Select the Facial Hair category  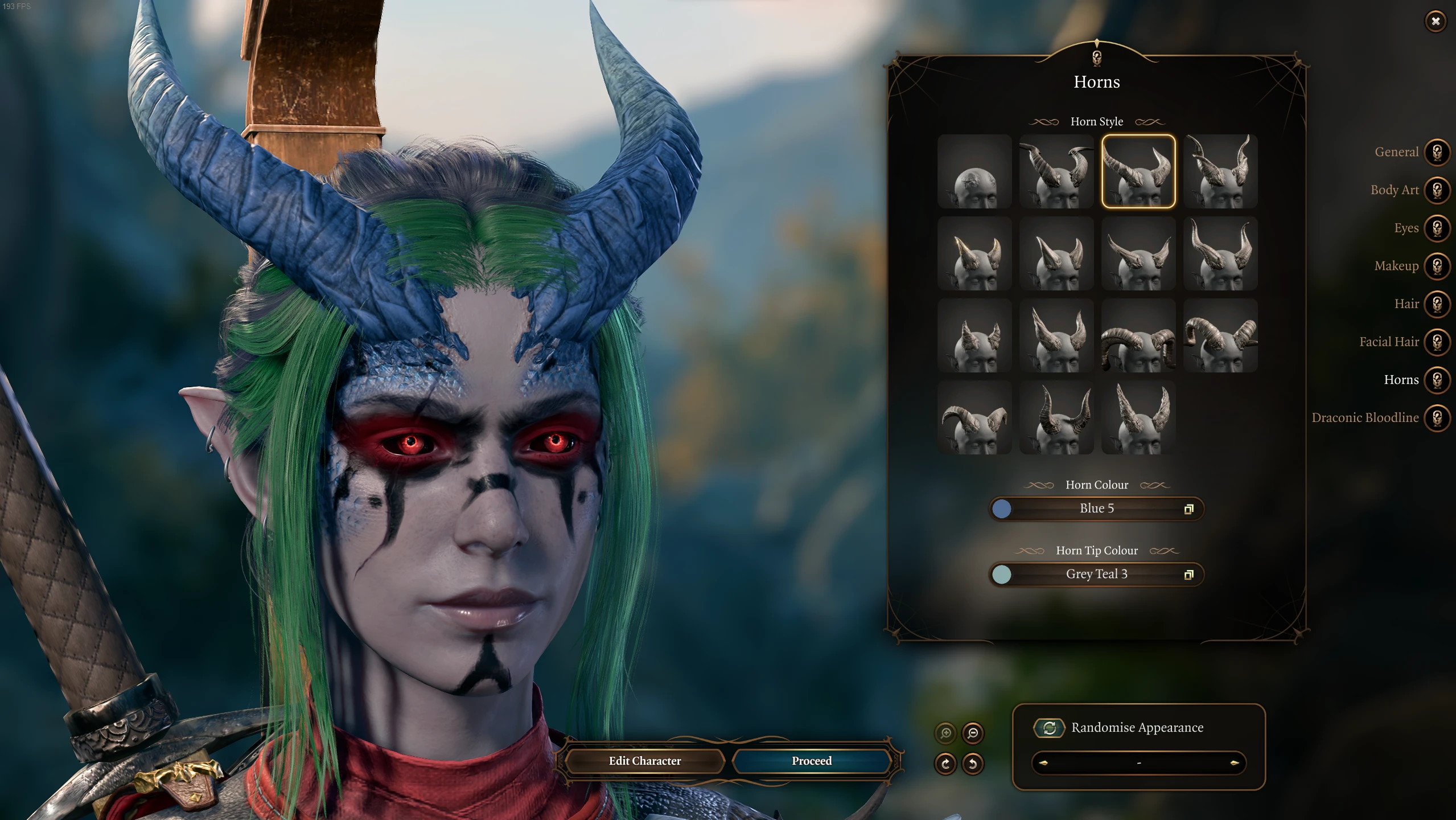coord(1437,342)
